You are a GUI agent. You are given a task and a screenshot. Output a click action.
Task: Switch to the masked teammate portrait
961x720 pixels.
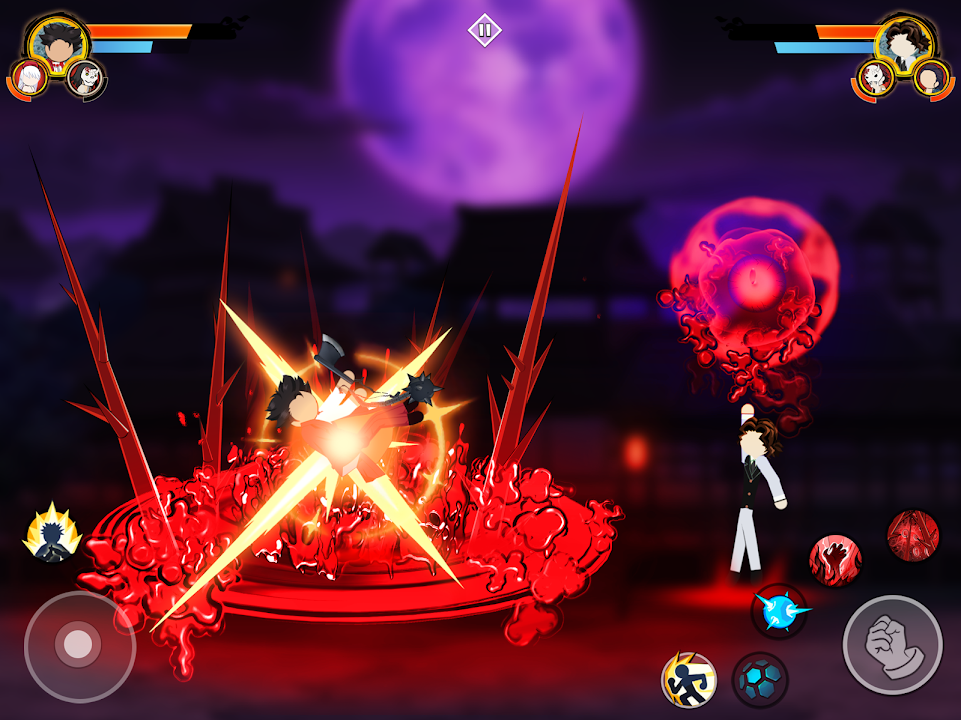click(86, 78)
